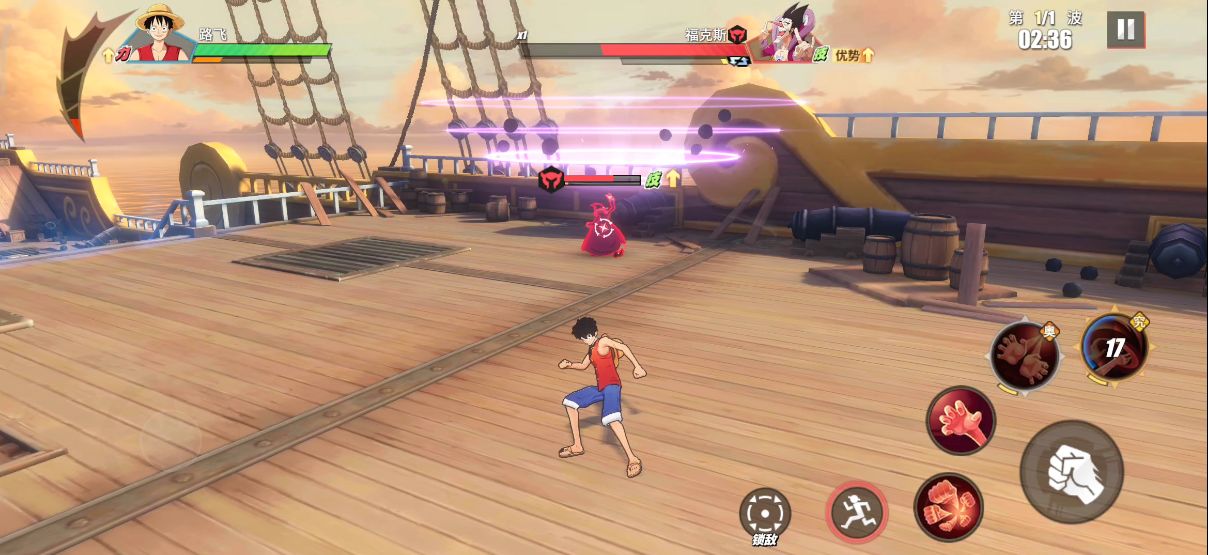1208x555 pixels.
Task: Pause the battle with the pause button
Action: coord(1125,30)
